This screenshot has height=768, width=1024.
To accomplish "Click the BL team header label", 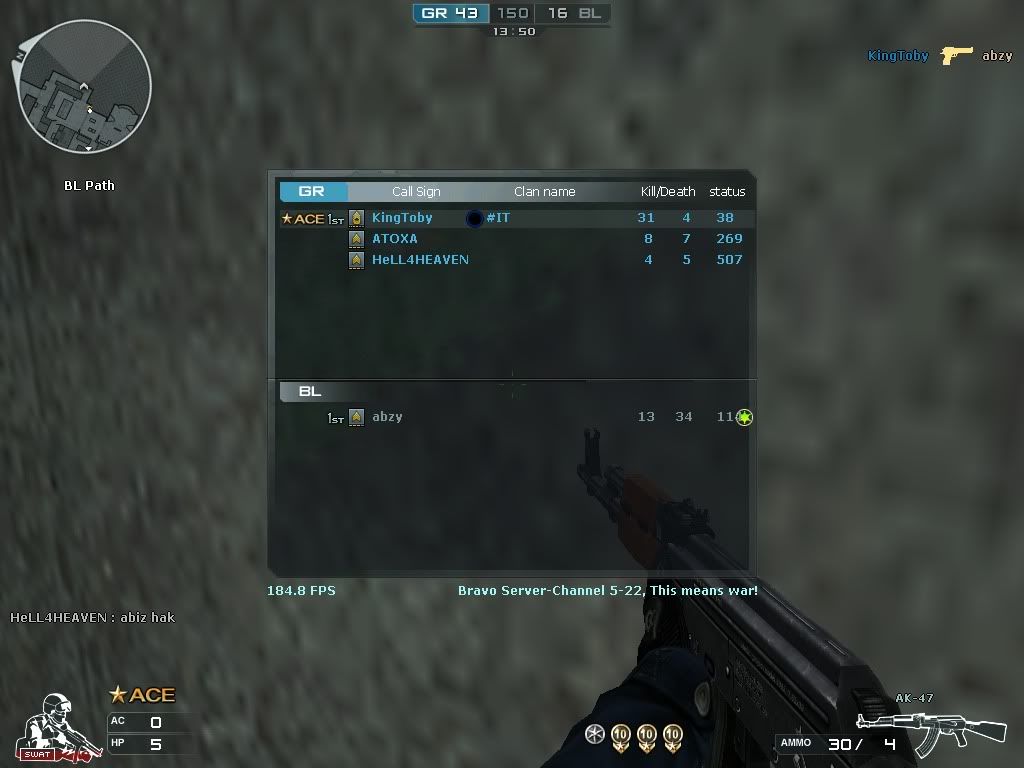I will (x=310, y=392).
